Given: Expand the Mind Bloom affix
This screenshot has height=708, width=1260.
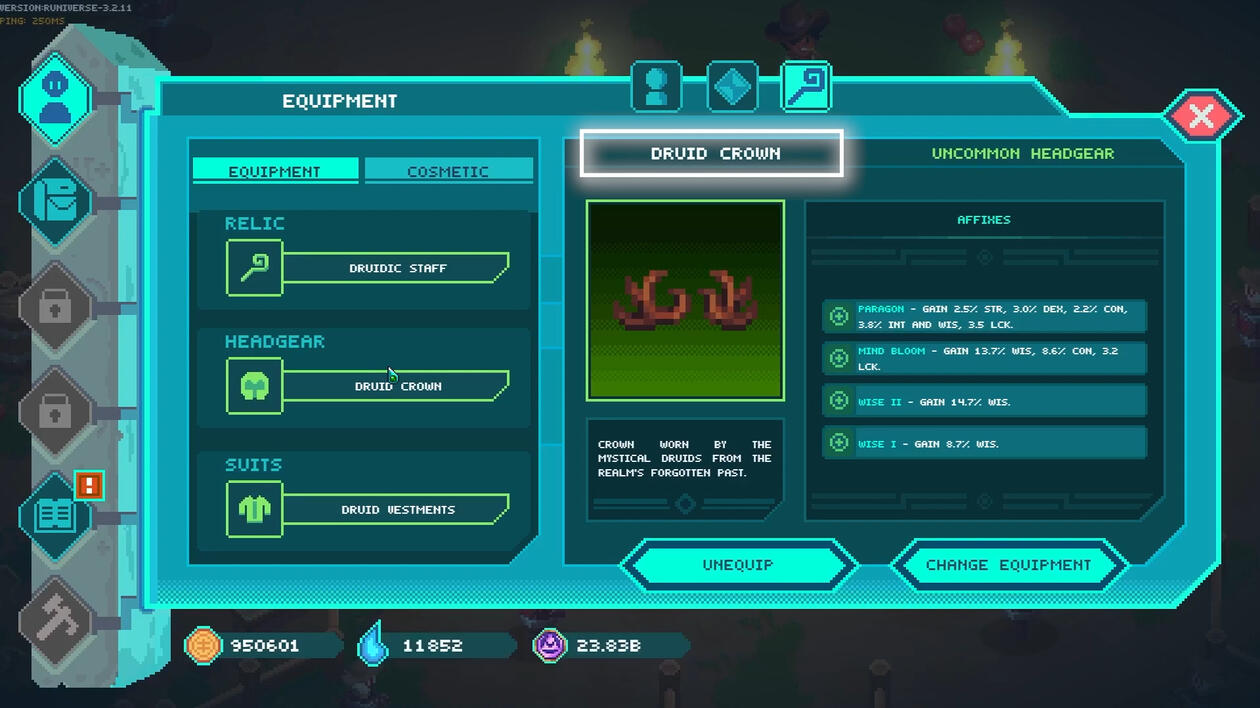Looking at the screenshot, I should [839, 358].
